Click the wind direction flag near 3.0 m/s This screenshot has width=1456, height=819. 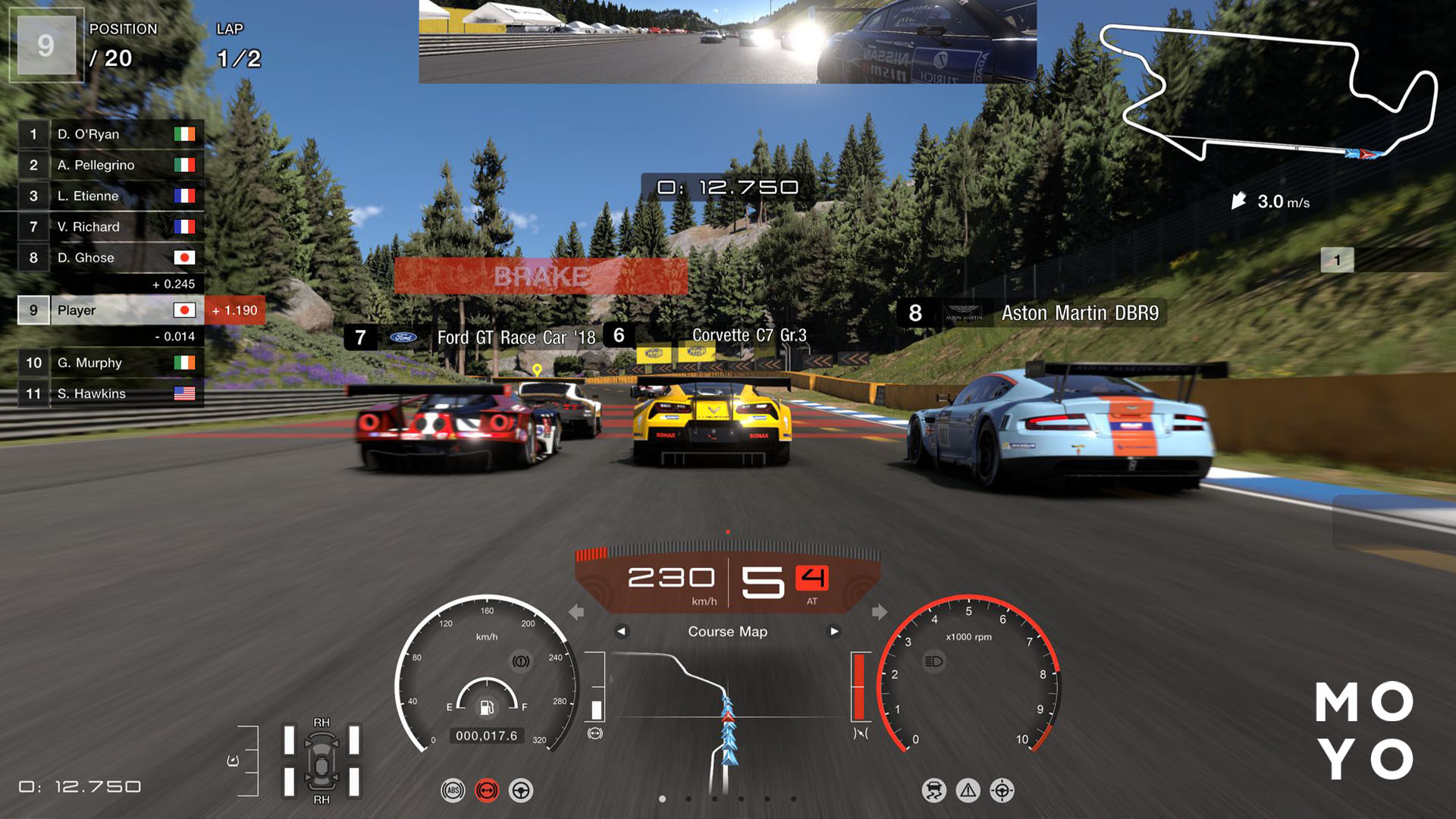tap(1239, 201)
